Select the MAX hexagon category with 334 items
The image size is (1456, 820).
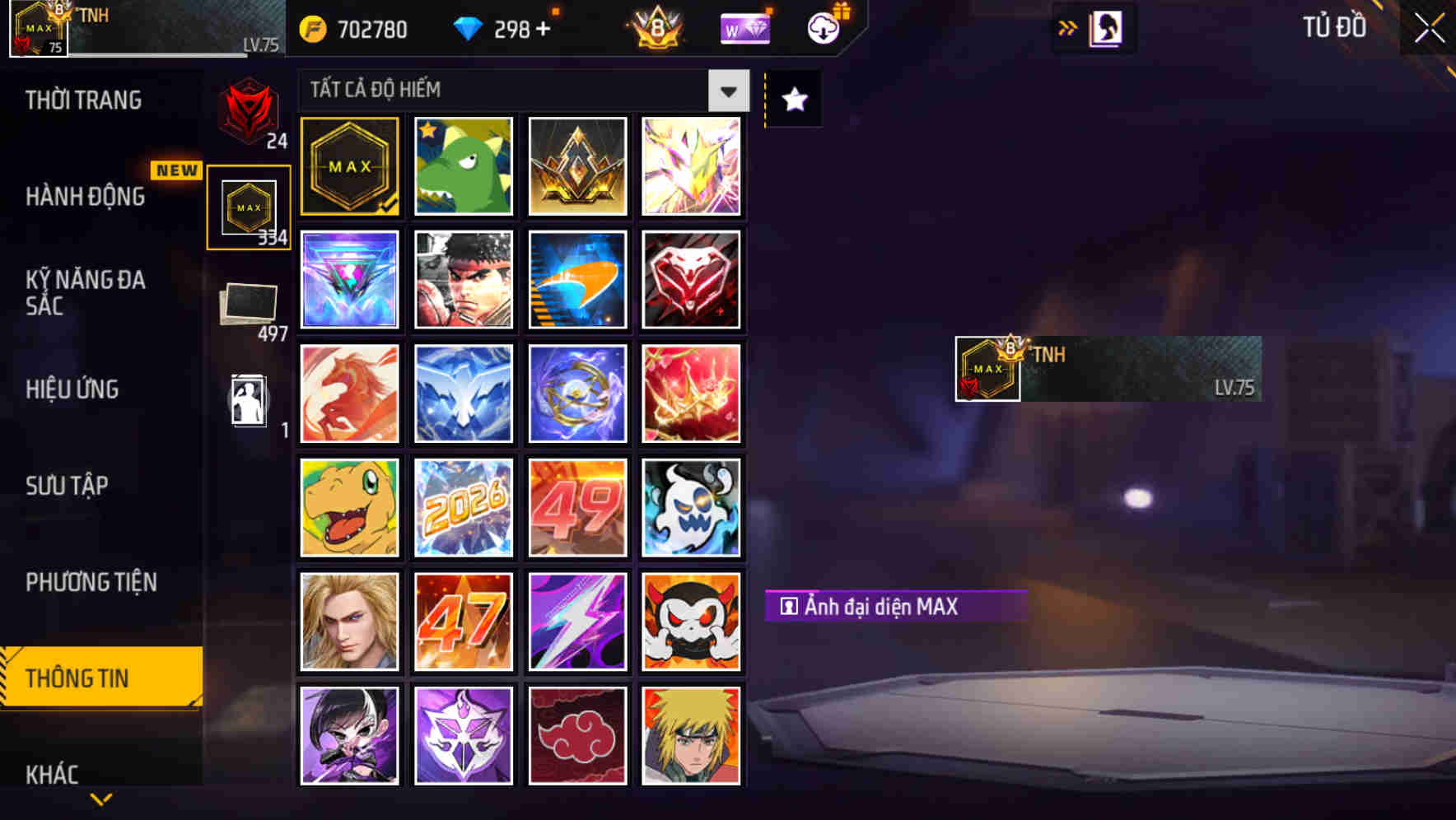[250, 204]
